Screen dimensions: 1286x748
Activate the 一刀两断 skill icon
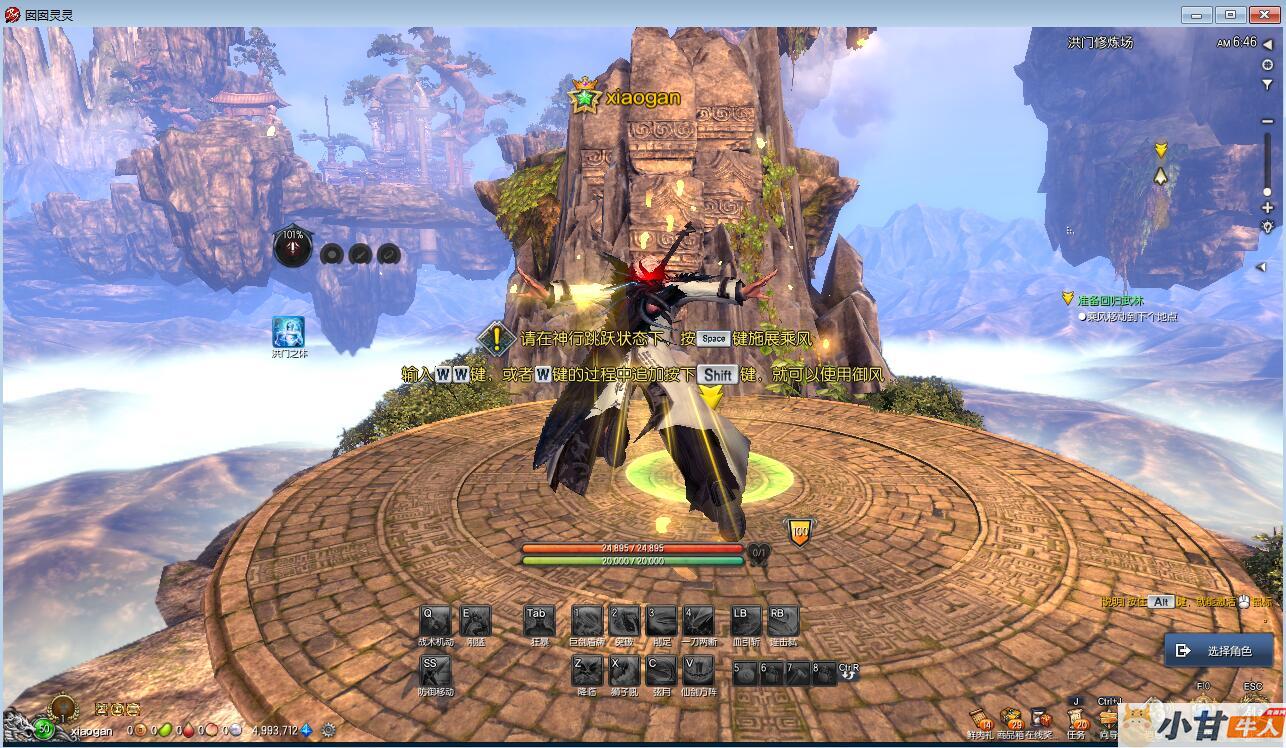pyautogui.click(x=698, y=620)
